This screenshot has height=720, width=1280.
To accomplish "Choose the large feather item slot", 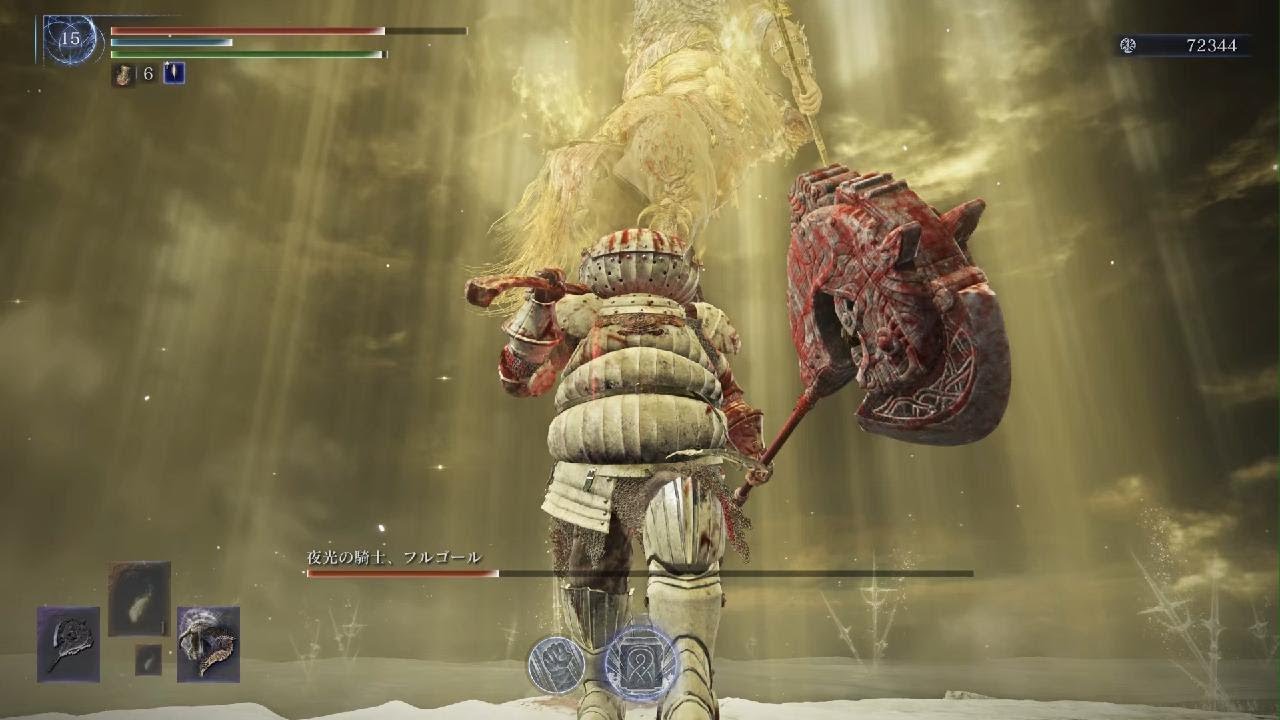I will click(x=139, y=598).
